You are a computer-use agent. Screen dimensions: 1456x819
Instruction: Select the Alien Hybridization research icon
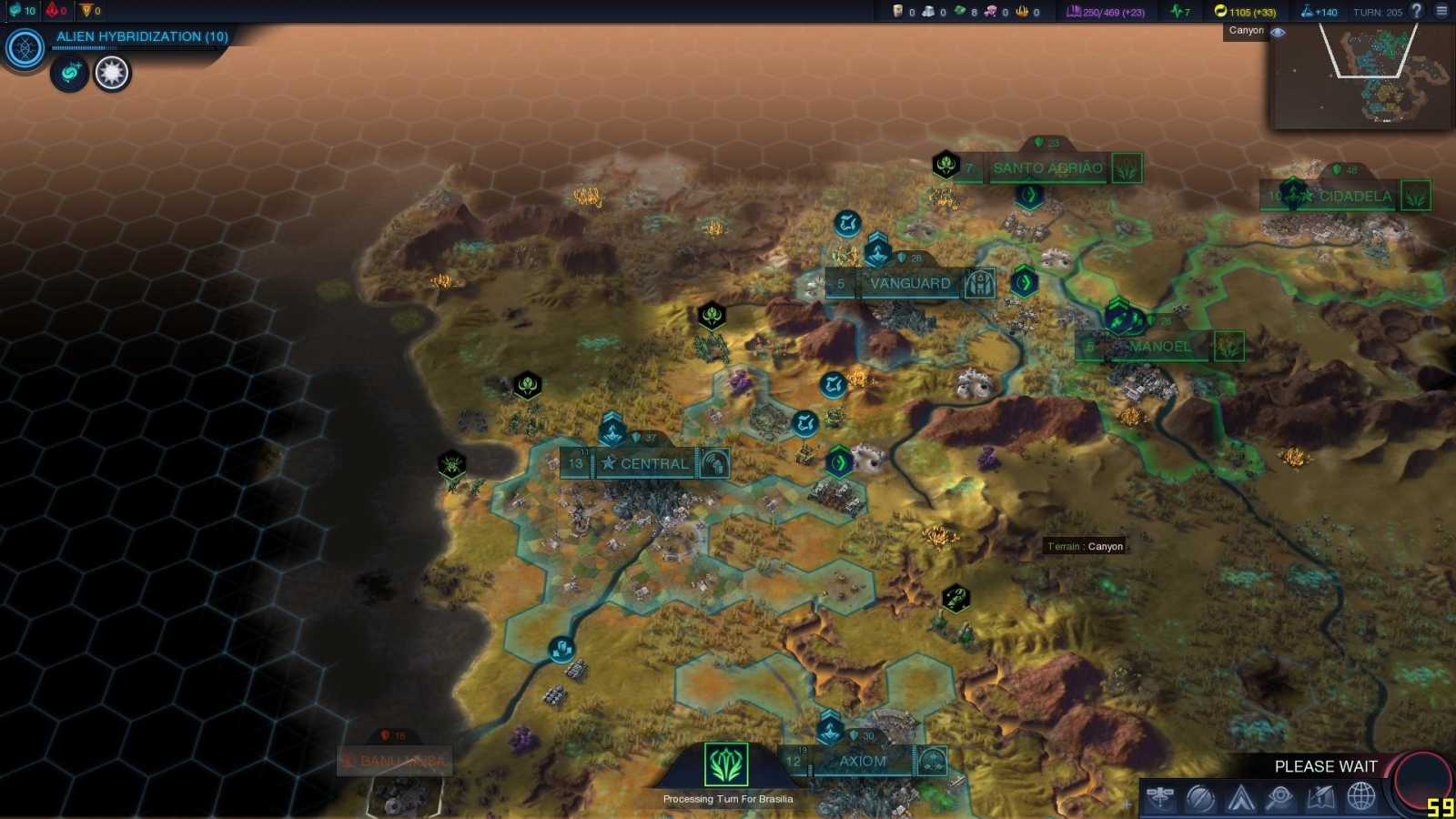23,48
